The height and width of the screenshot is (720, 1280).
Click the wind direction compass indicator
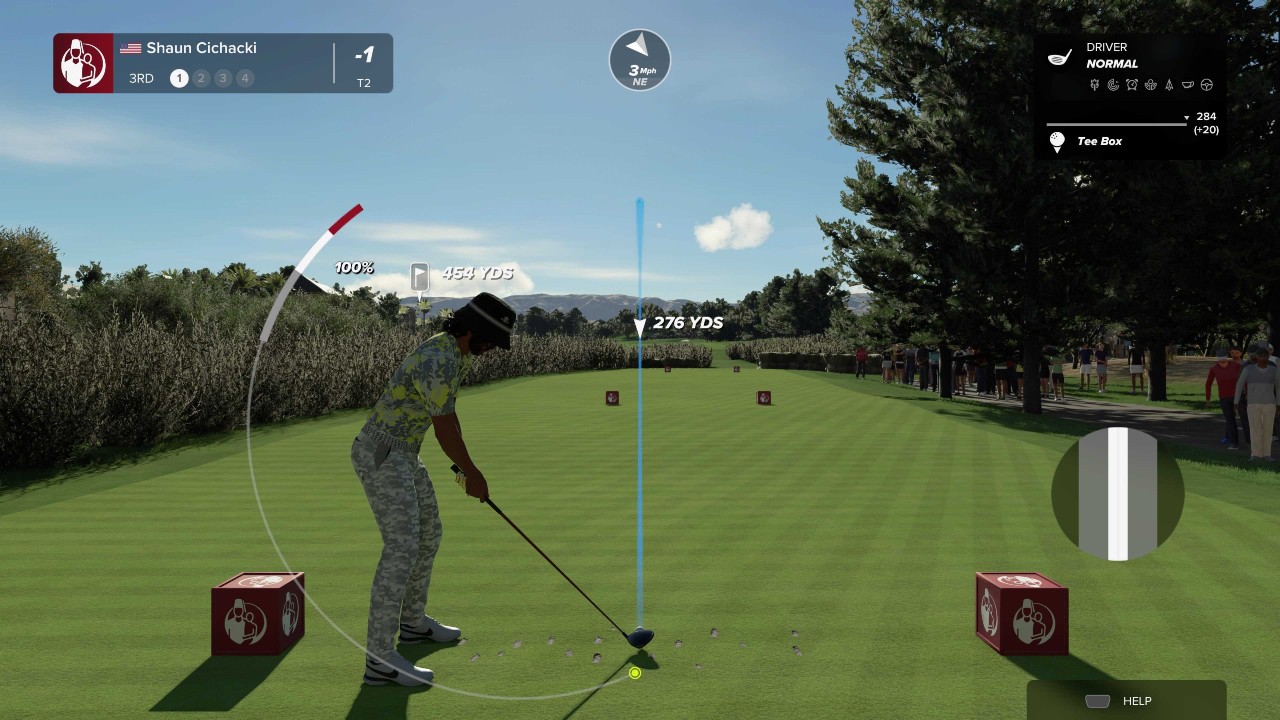[x=639, y=60]
